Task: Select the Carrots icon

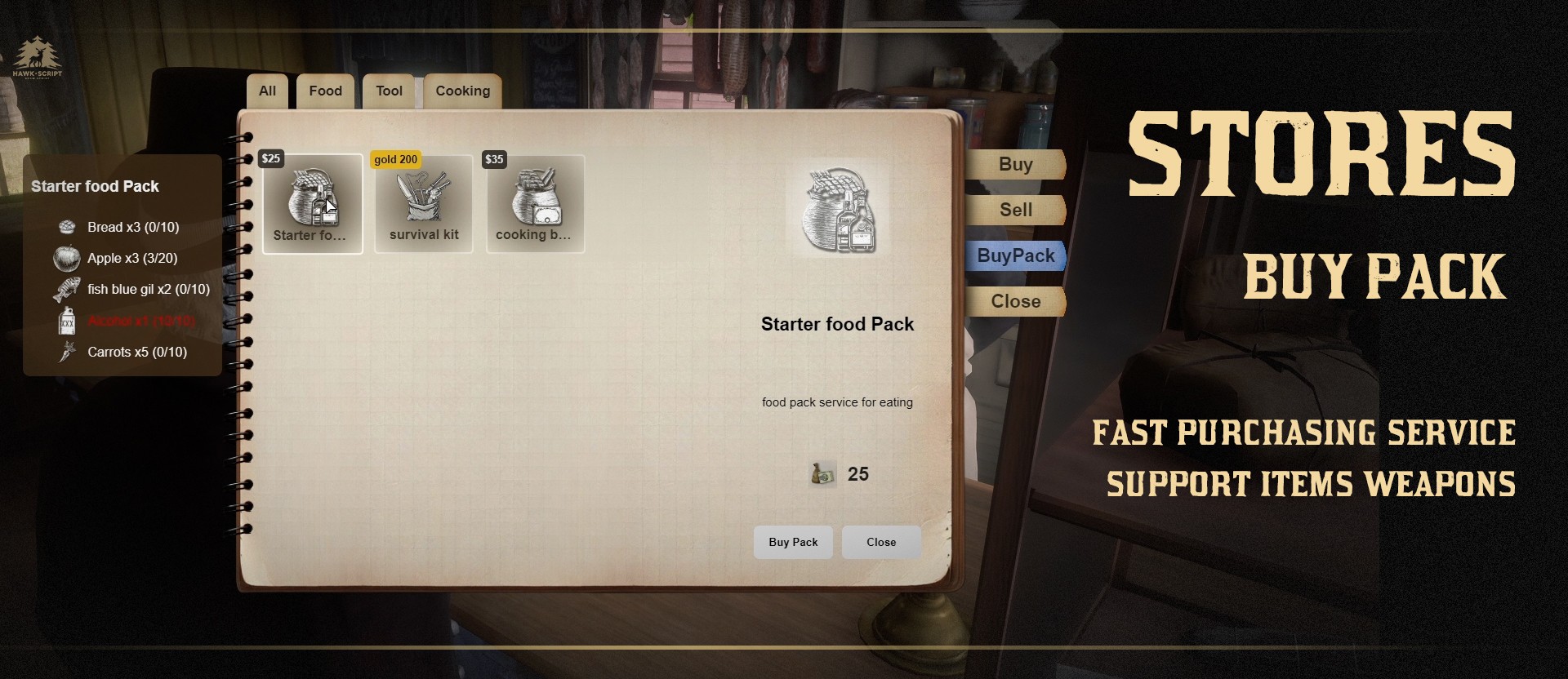Action: (68, 352)
